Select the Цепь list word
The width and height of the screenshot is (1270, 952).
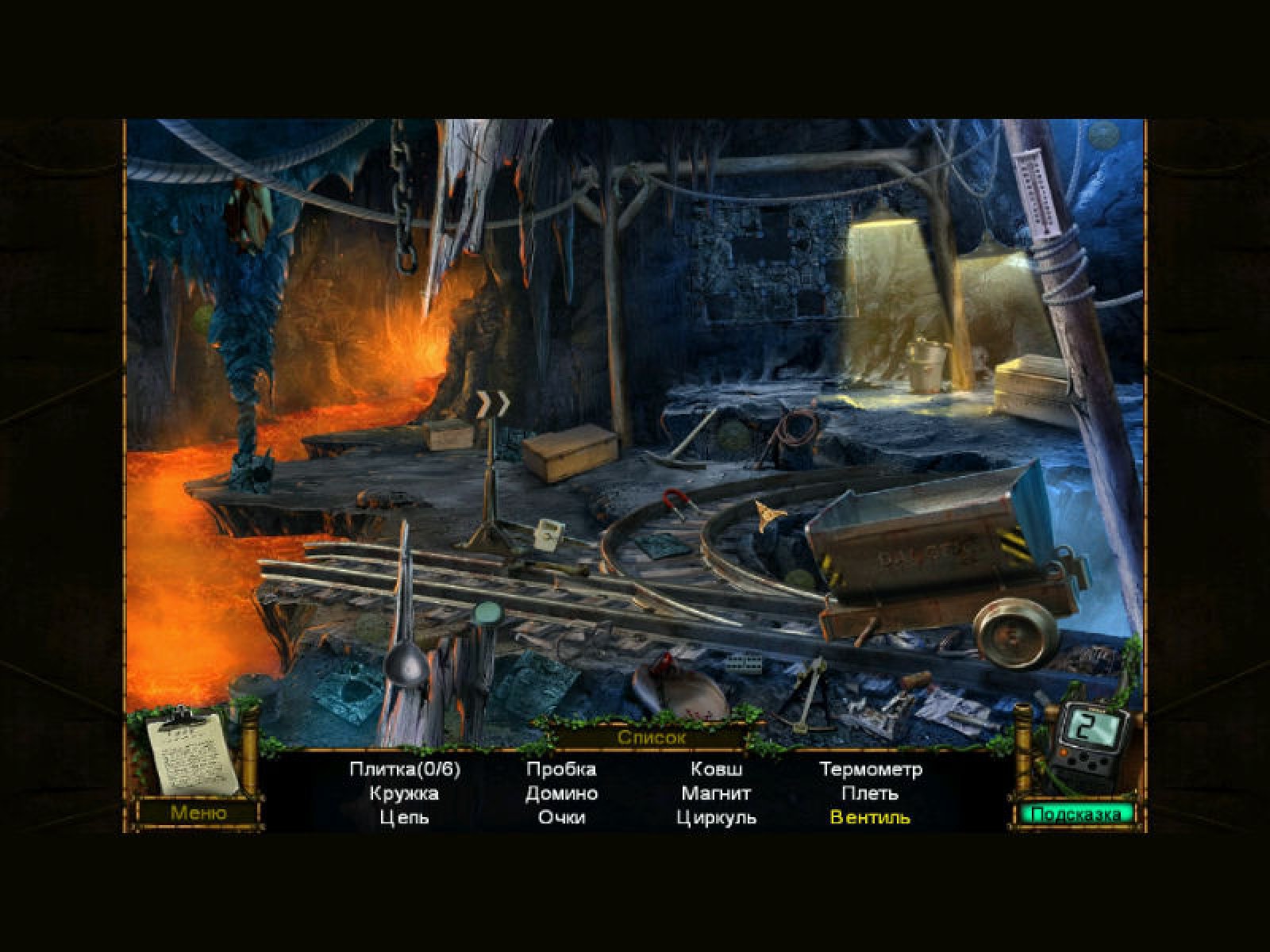404,817
